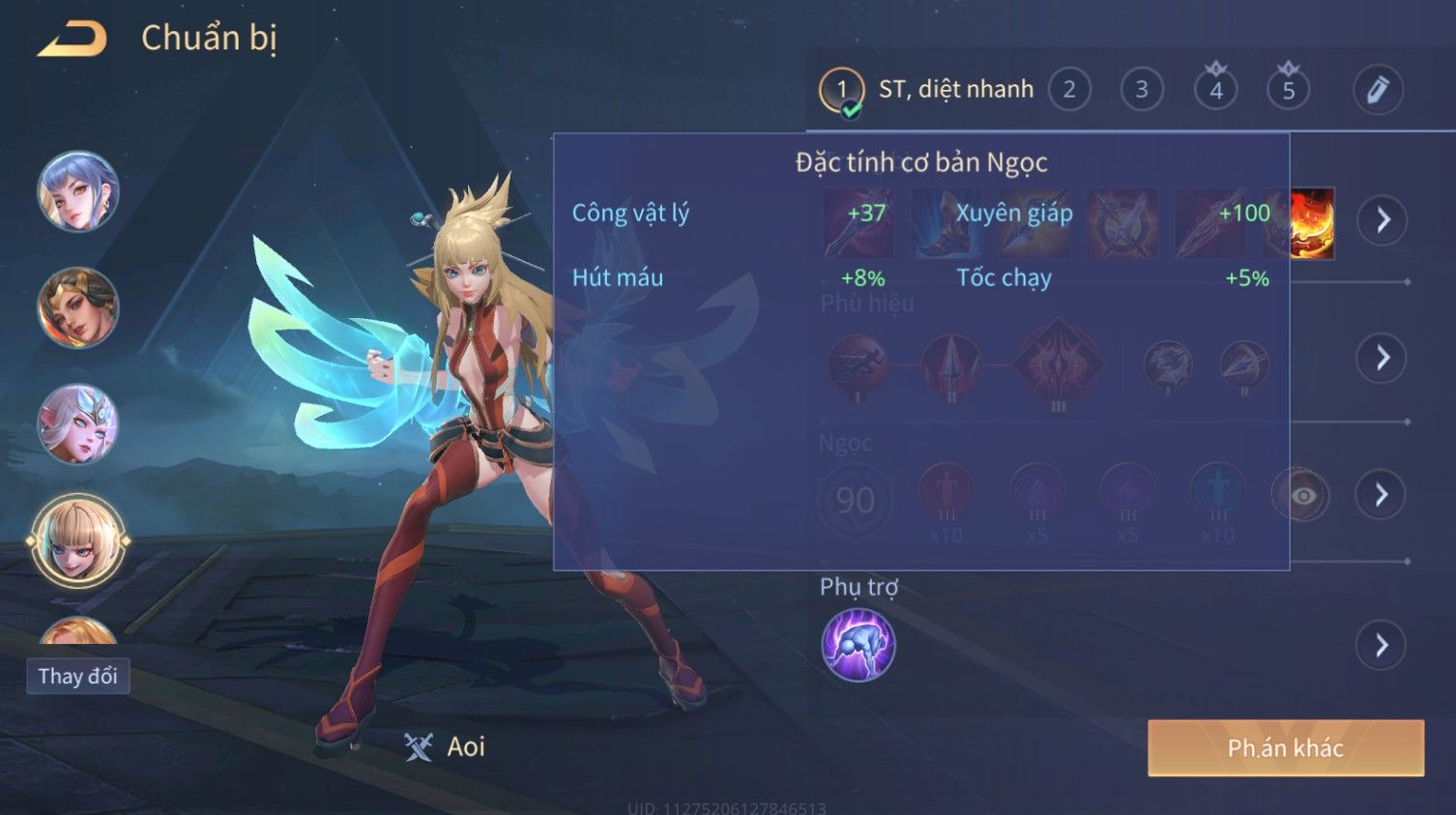1456x815 pixels.
Task: Edit the preset with the pencil icon
Action: pyautogui.click(x=1378, y=90)
